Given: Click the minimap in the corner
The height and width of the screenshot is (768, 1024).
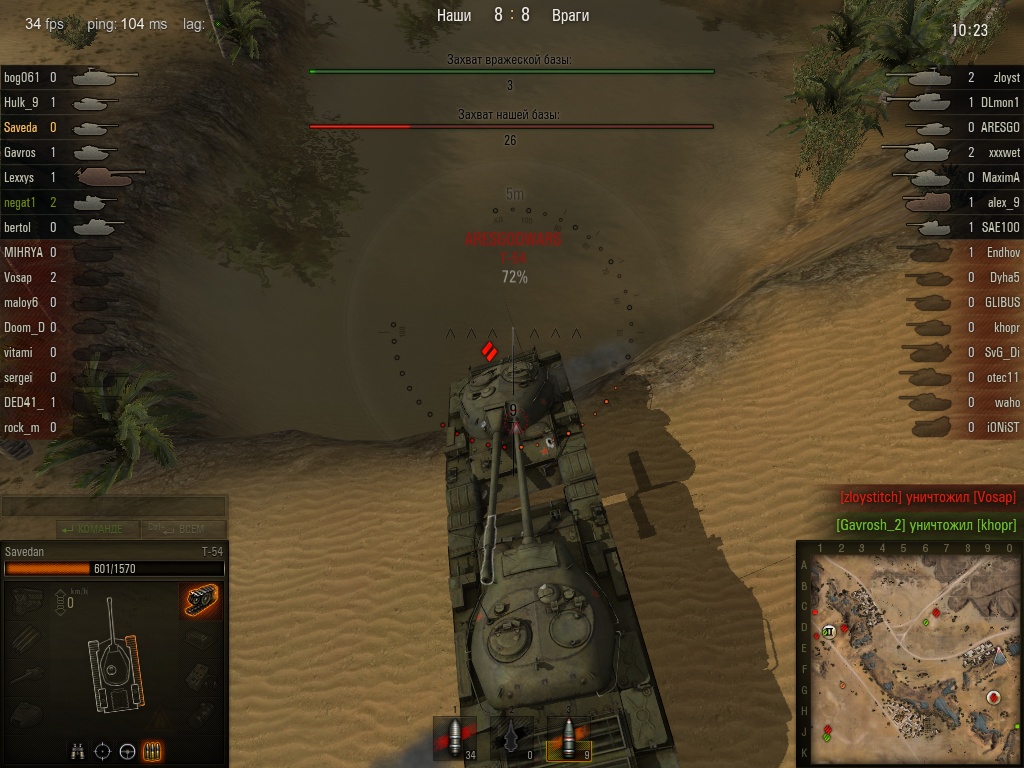Looking at the screenshot, I should click(909, 654).
